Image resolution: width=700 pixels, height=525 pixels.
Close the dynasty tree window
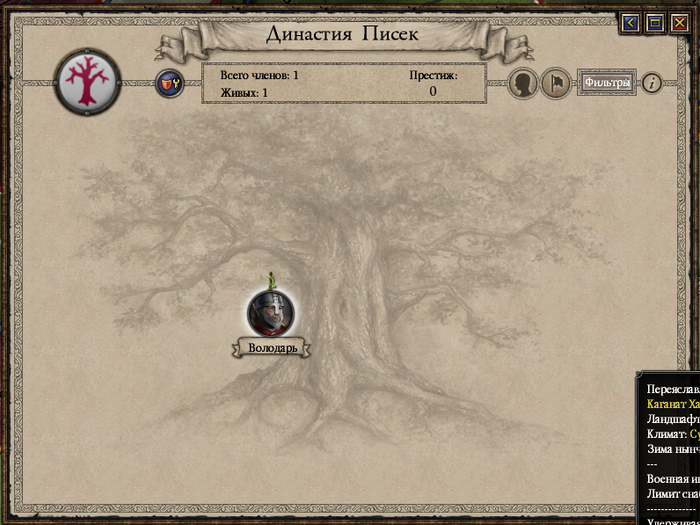click(680, 23)
